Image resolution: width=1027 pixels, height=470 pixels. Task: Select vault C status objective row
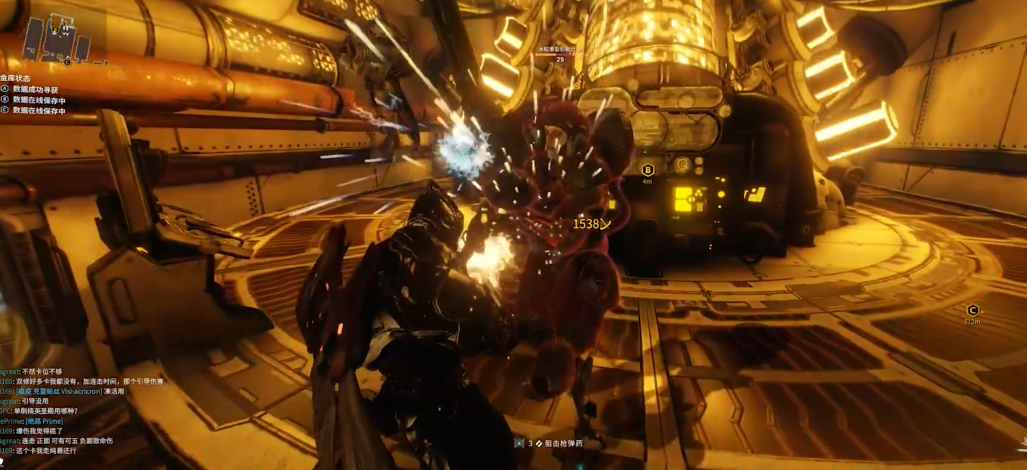pos(38,111)
